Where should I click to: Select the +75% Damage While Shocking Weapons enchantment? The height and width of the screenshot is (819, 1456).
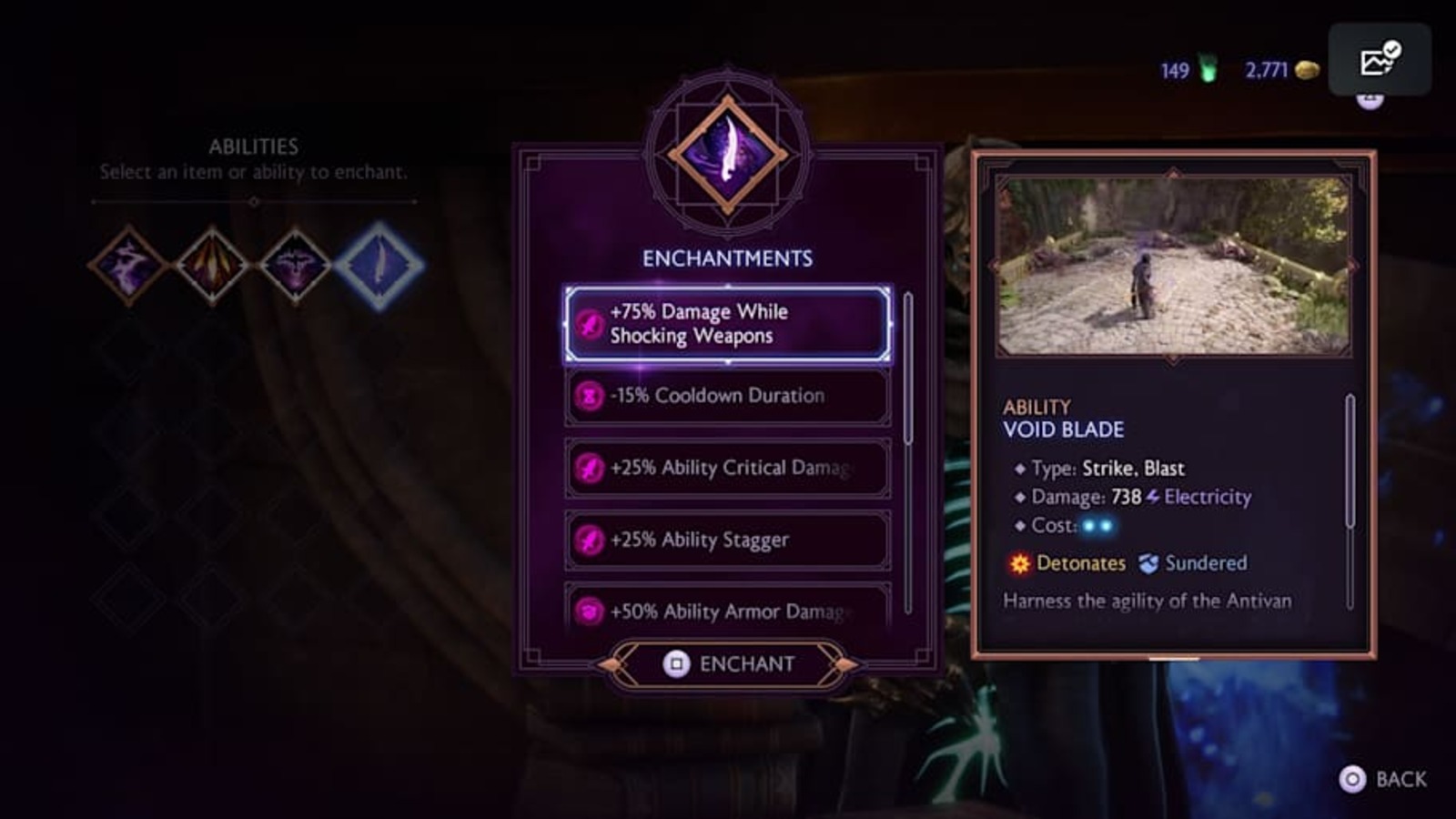(x=726, y=323)
